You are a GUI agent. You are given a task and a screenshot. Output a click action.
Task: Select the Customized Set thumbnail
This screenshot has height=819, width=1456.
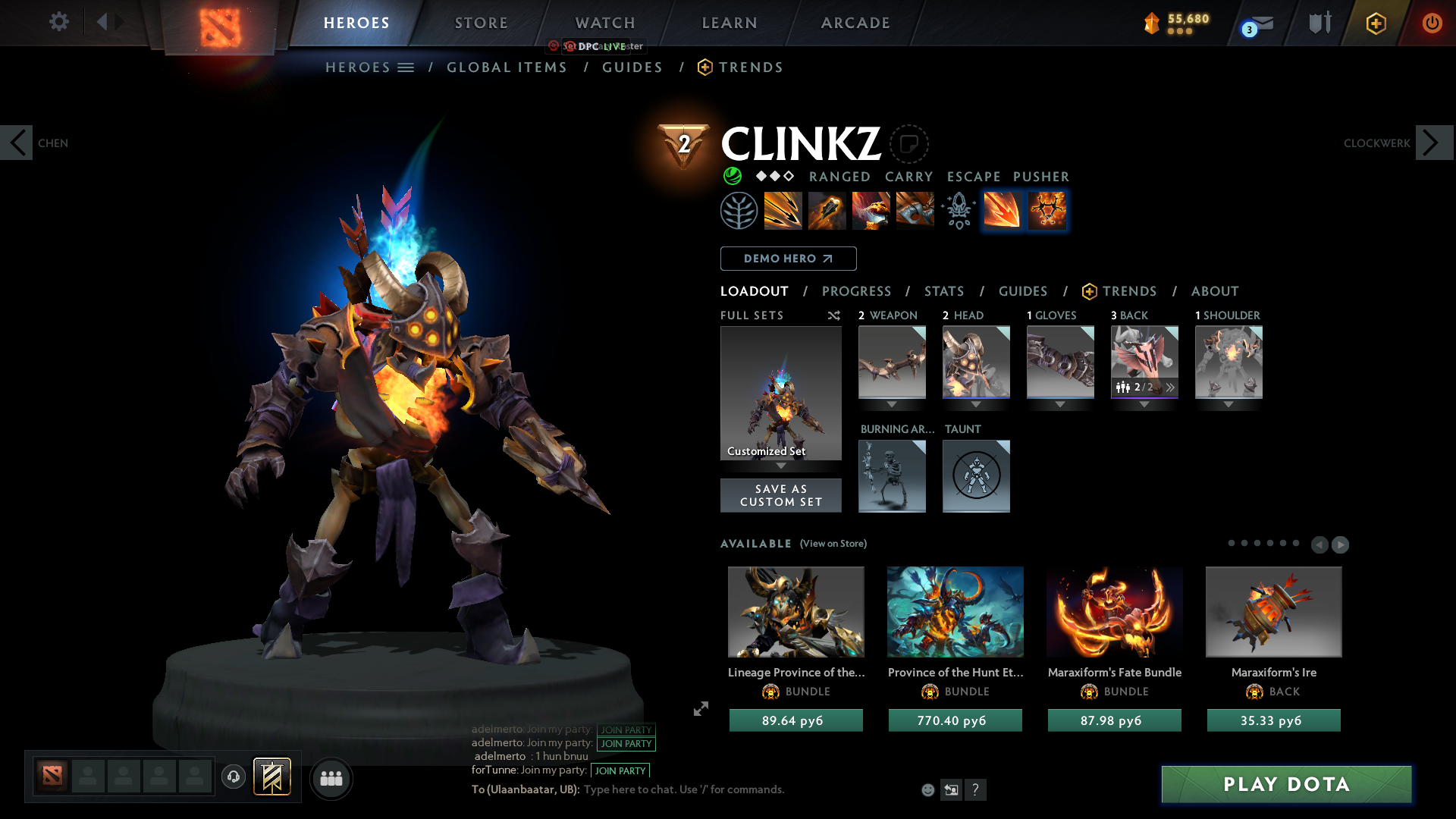click(780, 393)
